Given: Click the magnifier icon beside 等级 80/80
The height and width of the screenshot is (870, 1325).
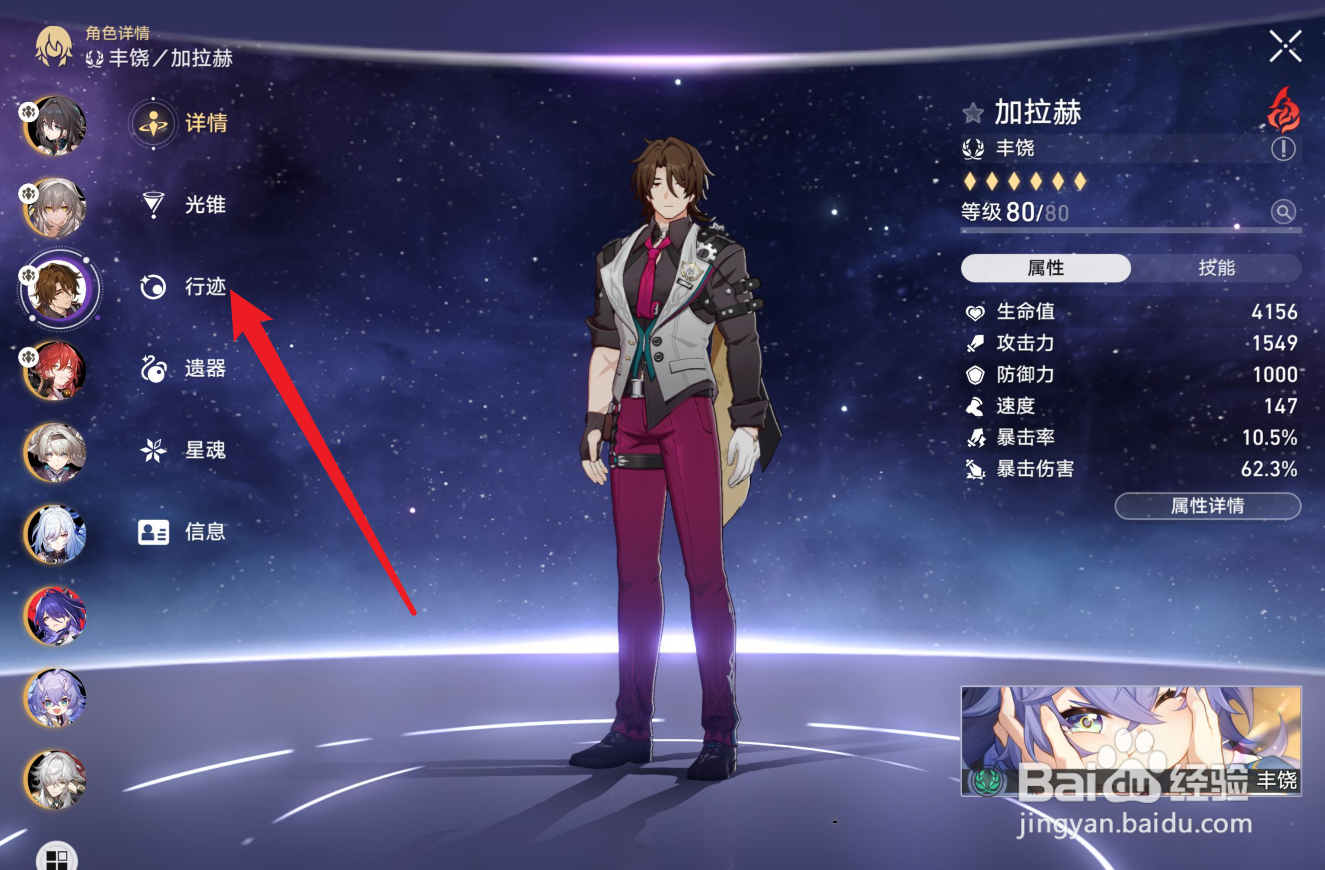Looking at the screenshot, I should coord(1283,212).
